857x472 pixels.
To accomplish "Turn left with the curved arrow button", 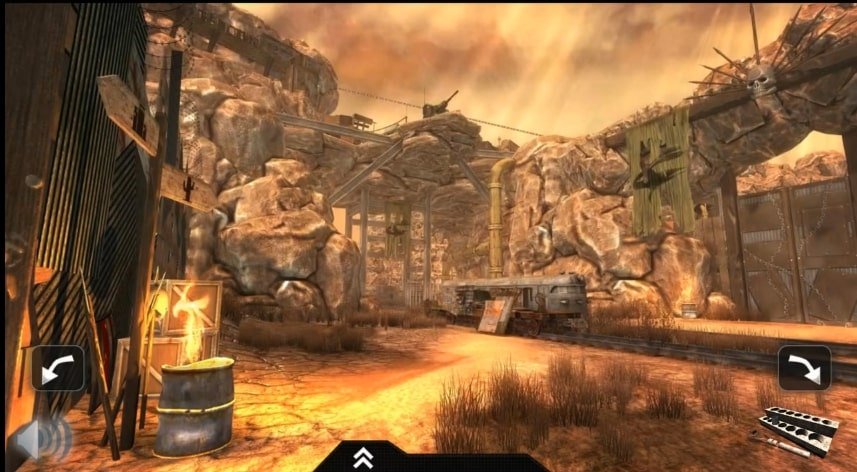I will [57, 367].
